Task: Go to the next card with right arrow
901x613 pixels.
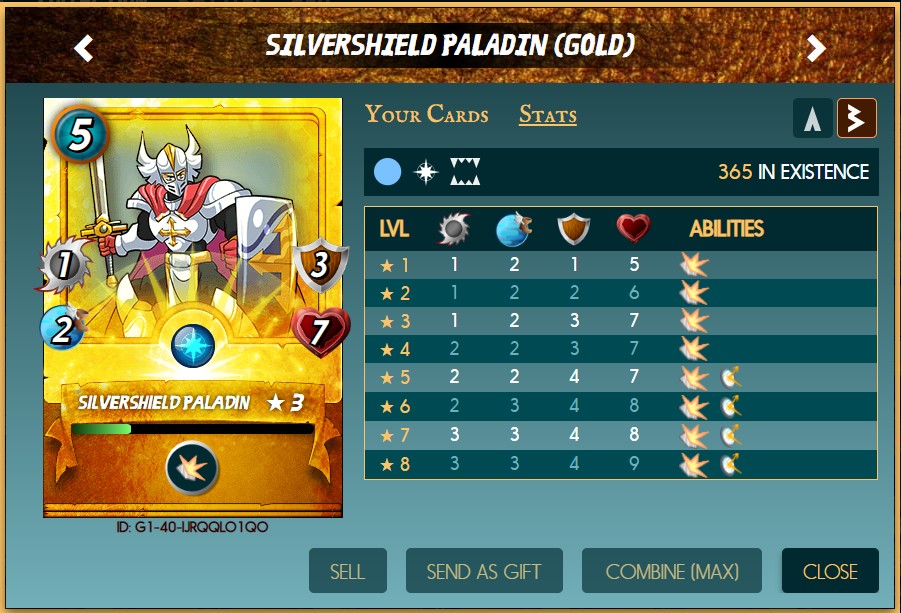Action: click(816, 47)
